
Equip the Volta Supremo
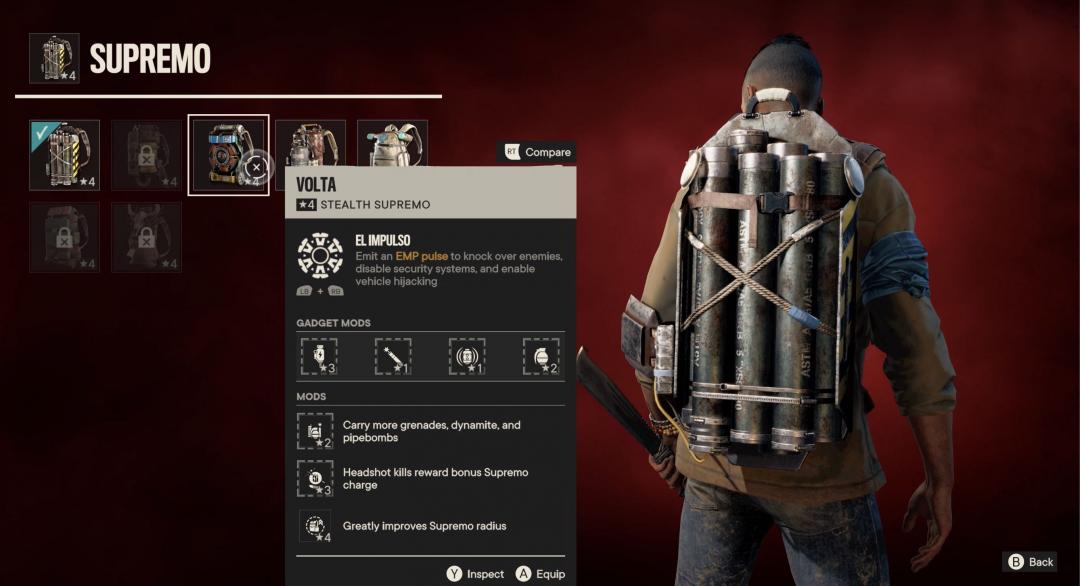540,574
